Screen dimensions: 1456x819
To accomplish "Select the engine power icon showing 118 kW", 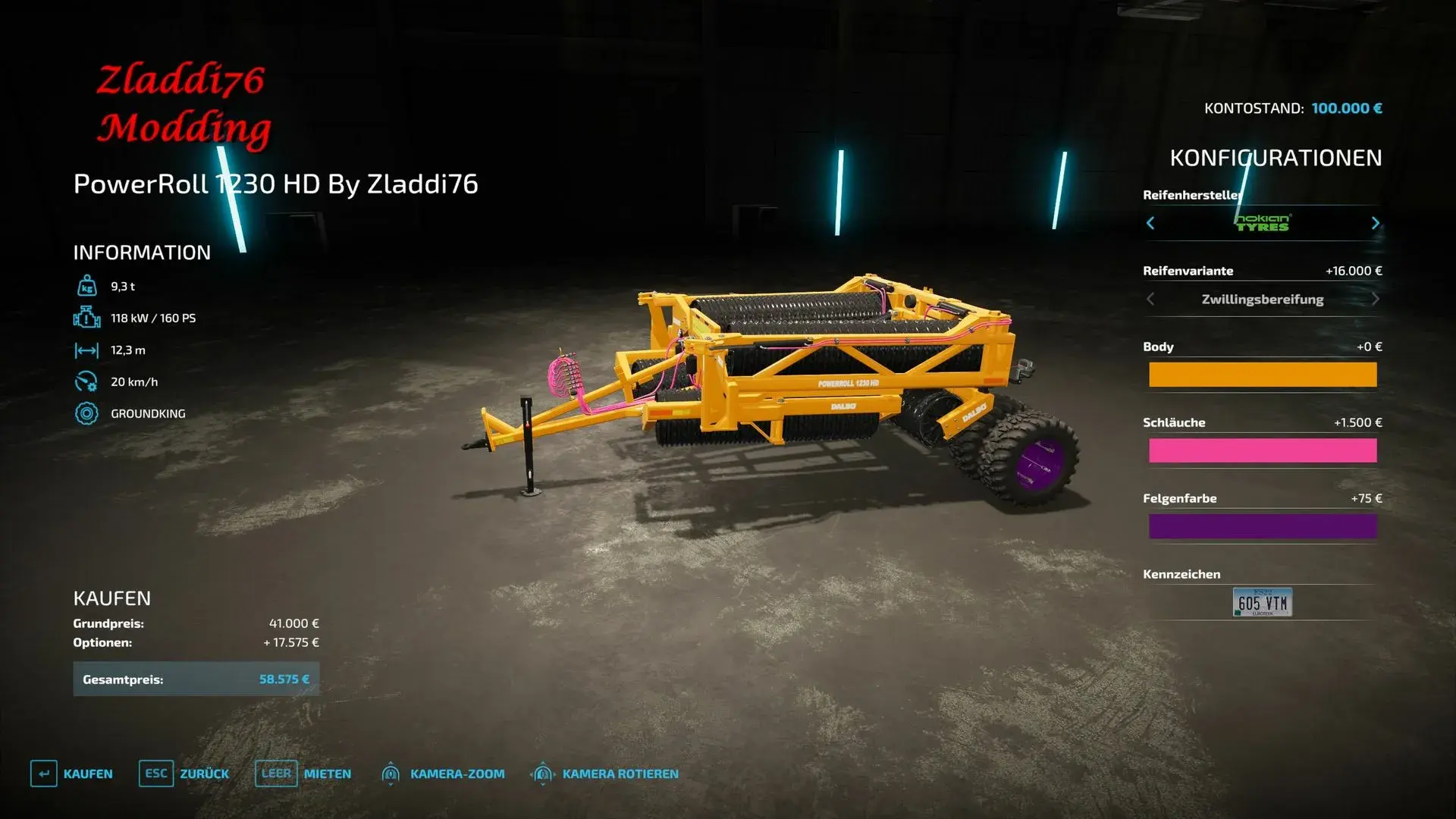I will tap(89, 318).
